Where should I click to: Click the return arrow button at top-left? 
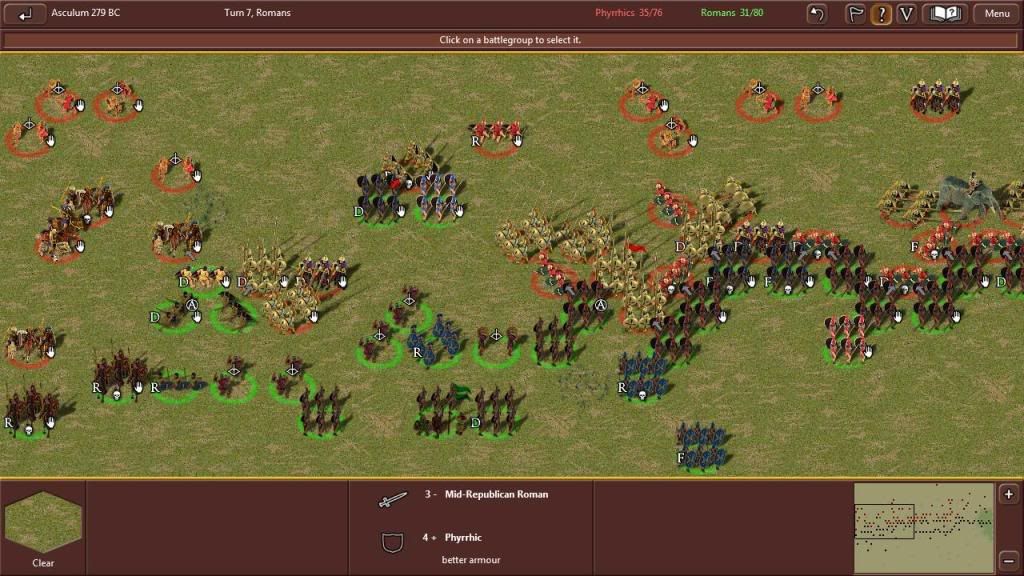[x=25, y=14]
